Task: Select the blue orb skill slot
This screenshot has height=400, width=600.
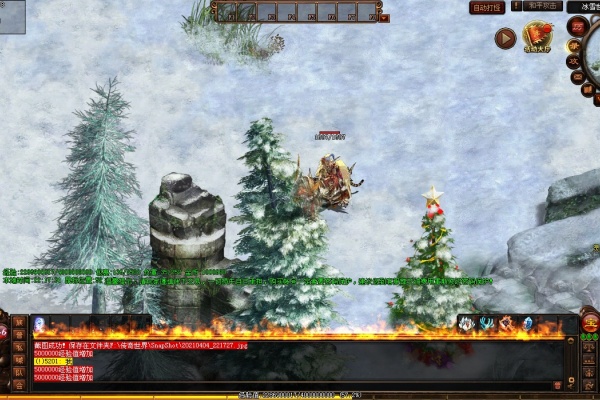Action: [x=39, y=323]
